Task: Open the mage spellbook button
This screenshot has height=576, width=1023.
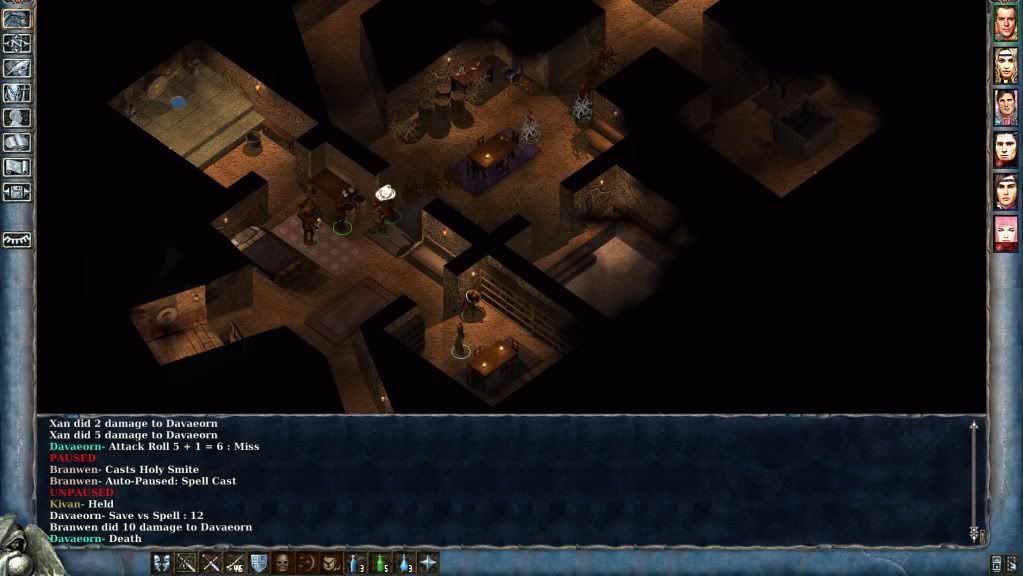Action: (17, 142)
